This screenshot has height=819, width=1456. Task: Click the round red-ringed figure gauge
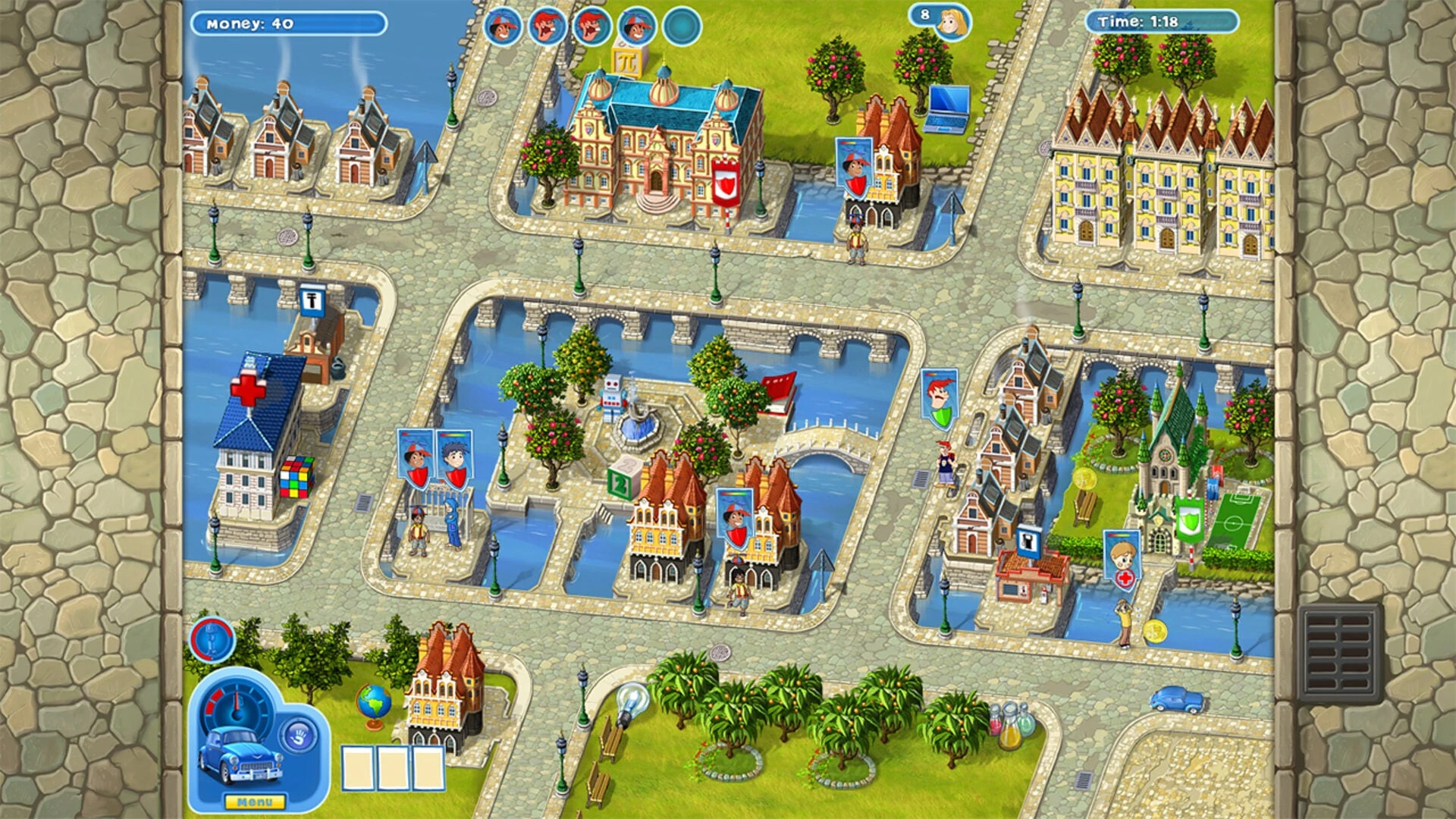212,639
